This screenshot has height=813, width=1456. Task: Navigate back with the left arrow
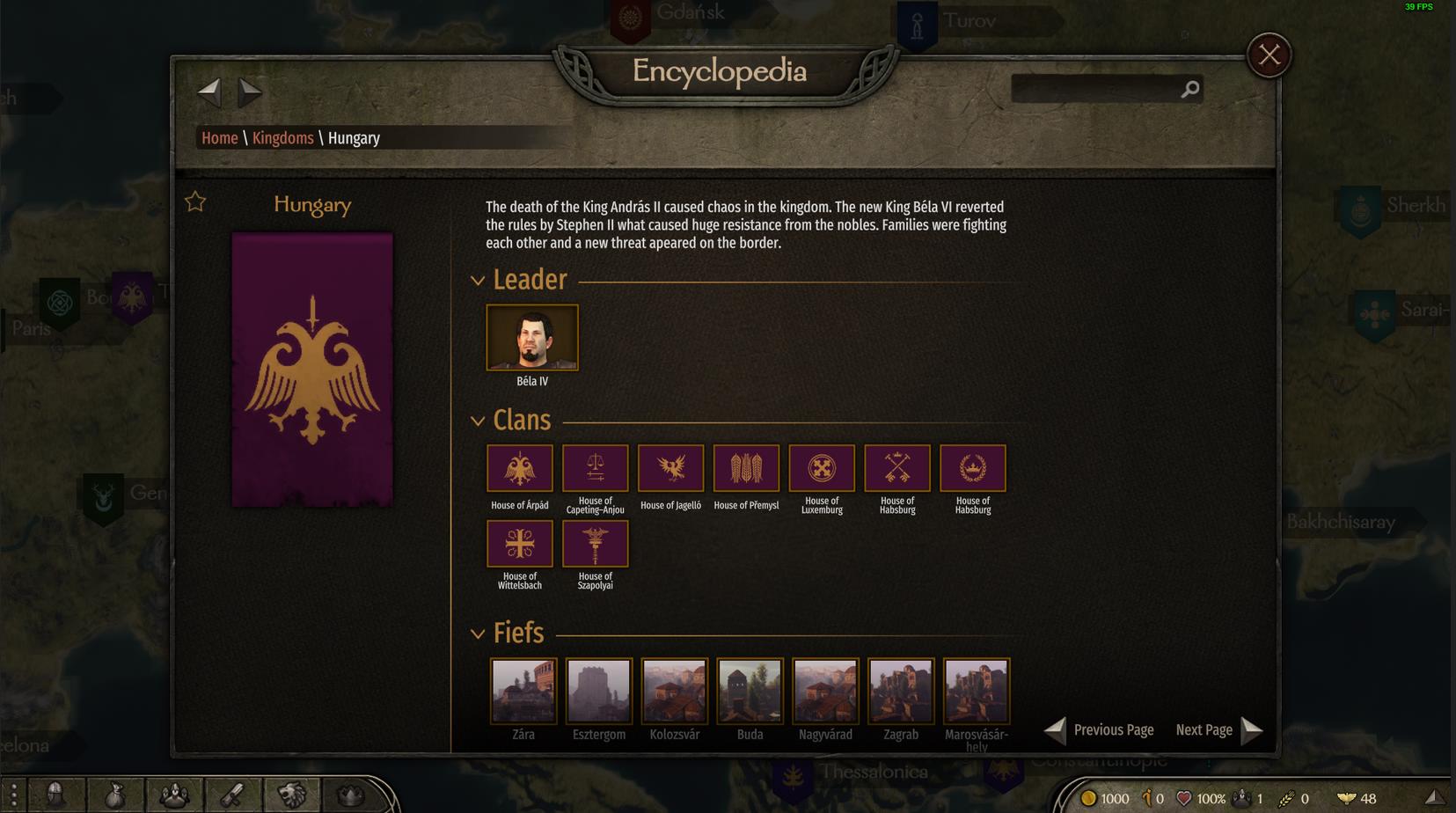tap(209, 90)
